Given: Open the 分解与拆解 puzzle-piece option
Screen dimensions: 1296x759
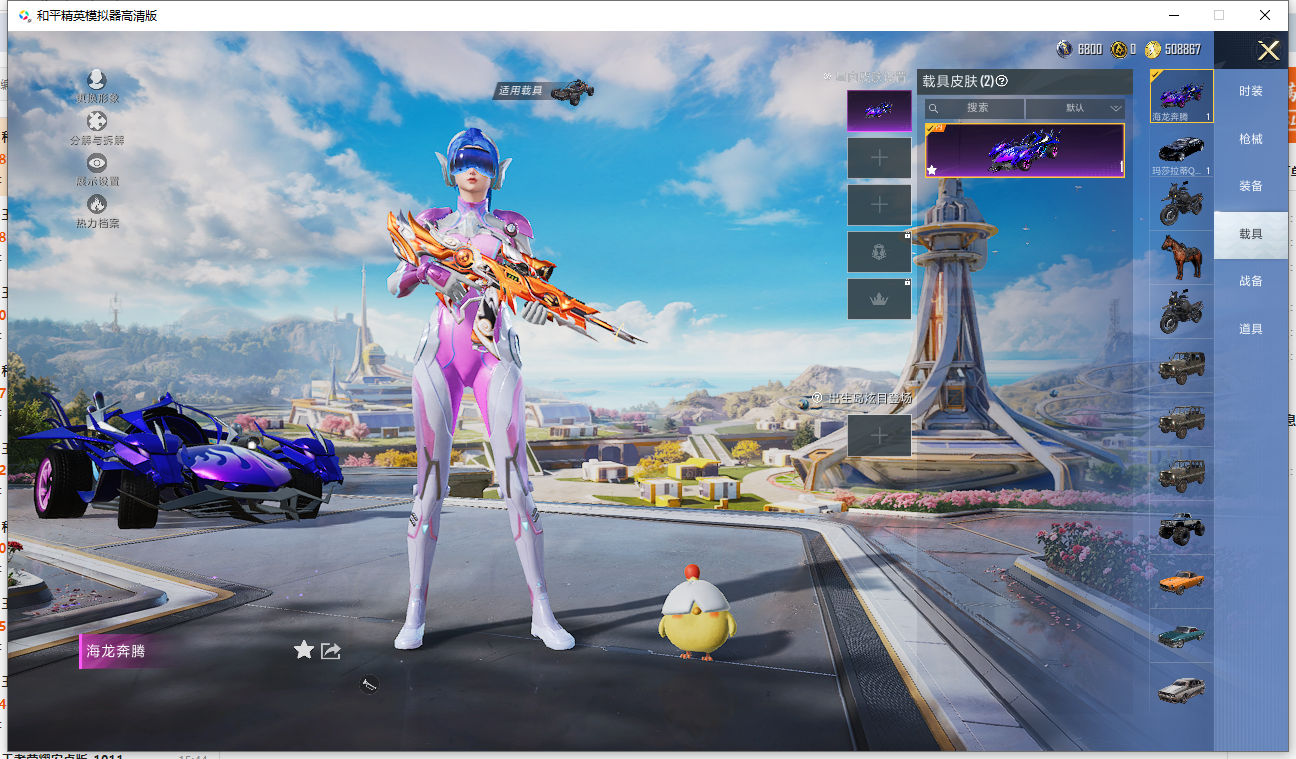Looking at the screenshot, I should click(97, 127).
